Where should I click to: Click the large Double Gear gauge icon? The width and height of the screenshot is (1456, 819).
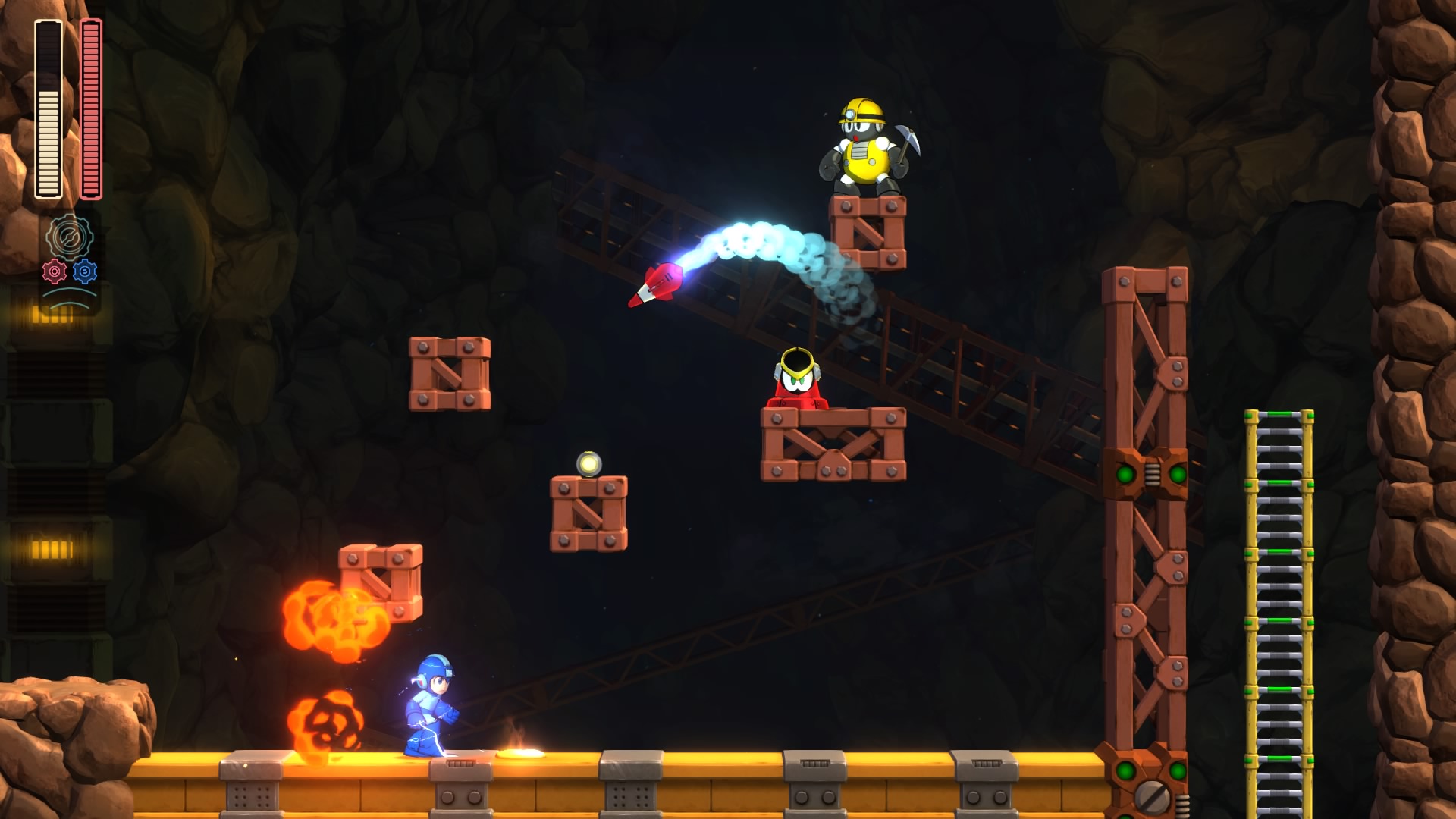tap(69, 237)
